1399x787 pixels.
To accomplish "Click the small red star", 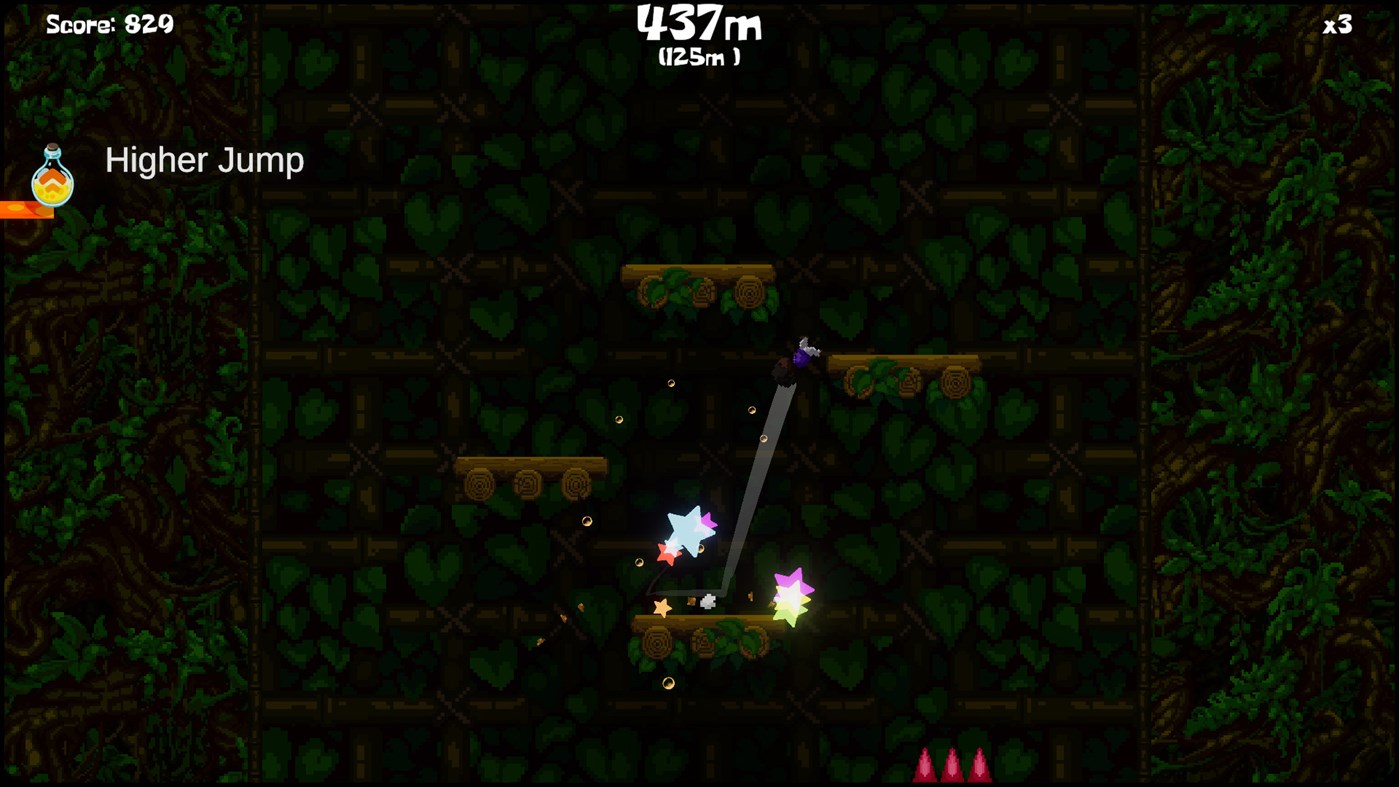I will (x=666, y=551).
